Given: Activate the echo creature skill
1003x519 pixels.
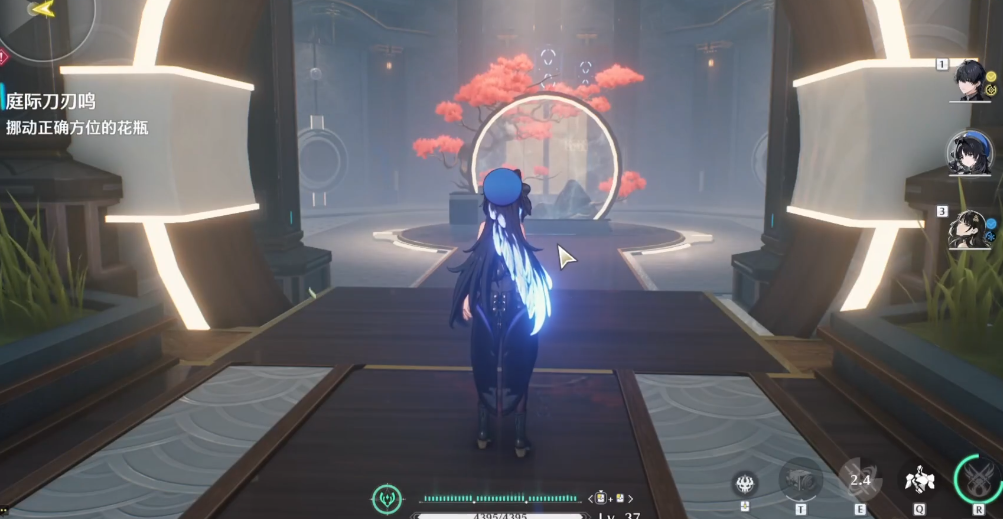Looking at the screenshot, I should pos(920,481).
